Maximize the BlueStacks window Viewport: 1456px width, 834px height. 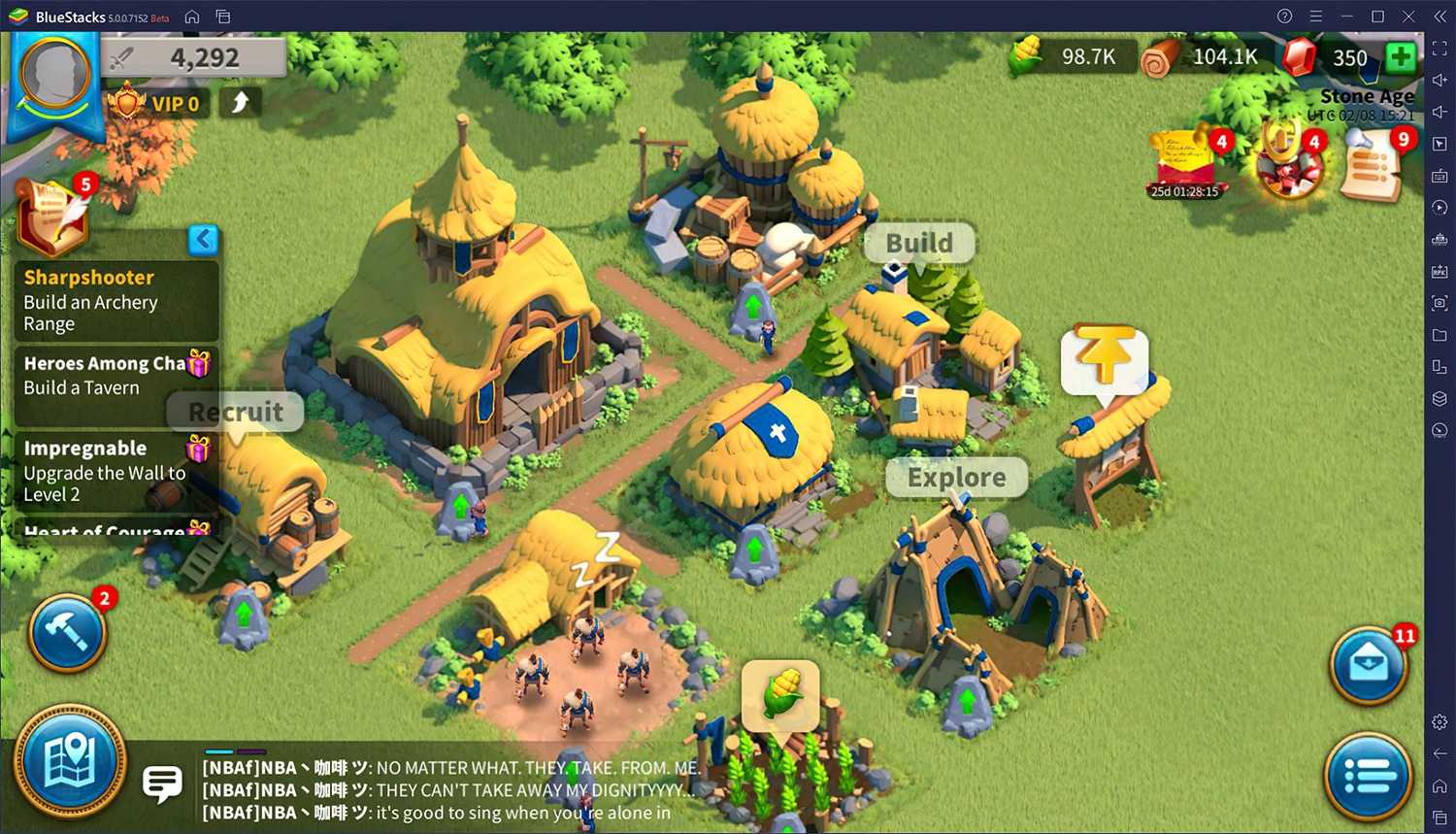tap(1377, 17)
